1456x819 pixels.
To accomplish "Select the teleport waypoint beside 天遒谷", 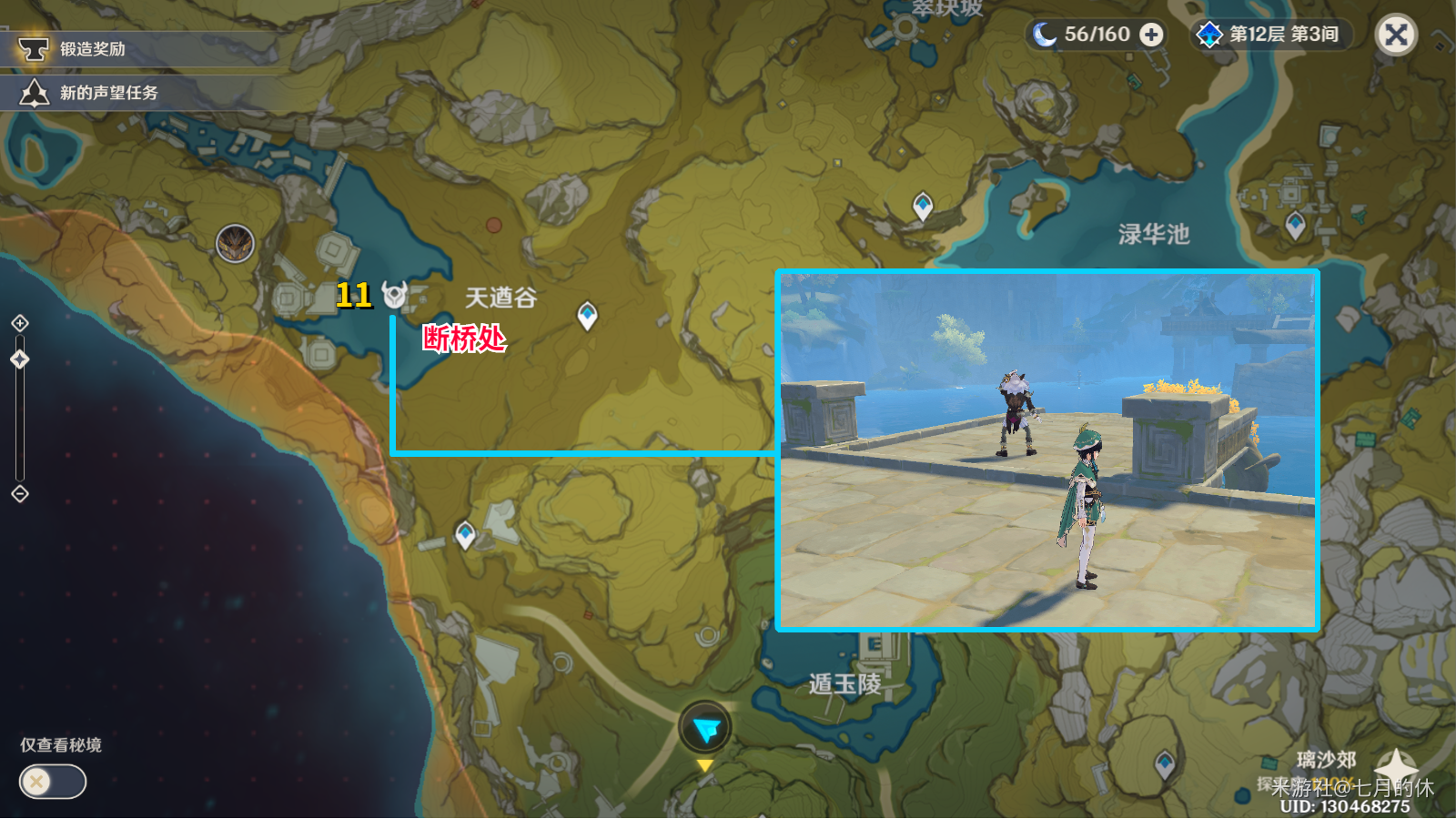I will click(x=588, y=315).
